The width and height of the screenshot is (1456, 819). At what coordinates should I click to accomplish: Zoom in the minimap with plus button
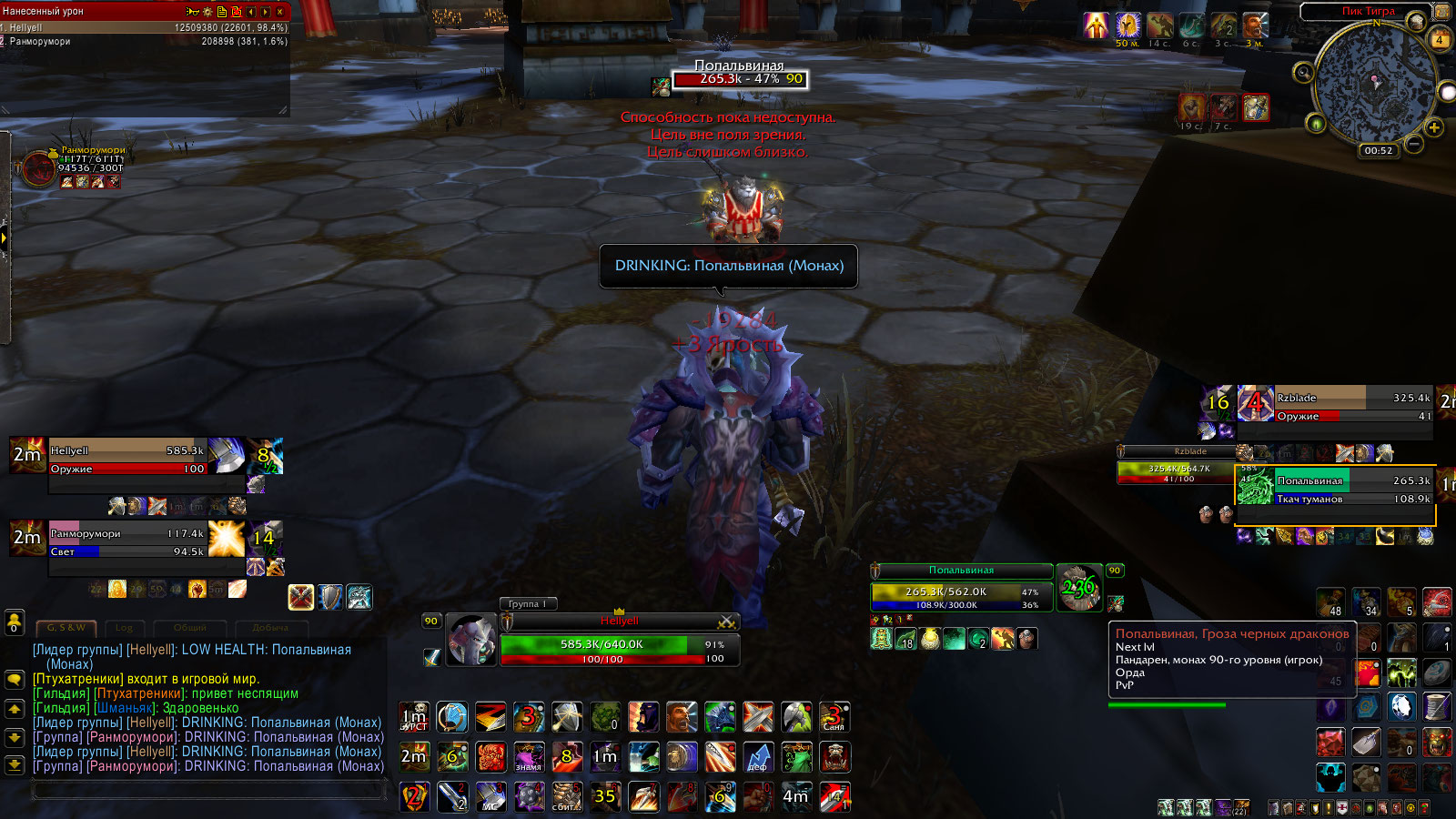1434,127
